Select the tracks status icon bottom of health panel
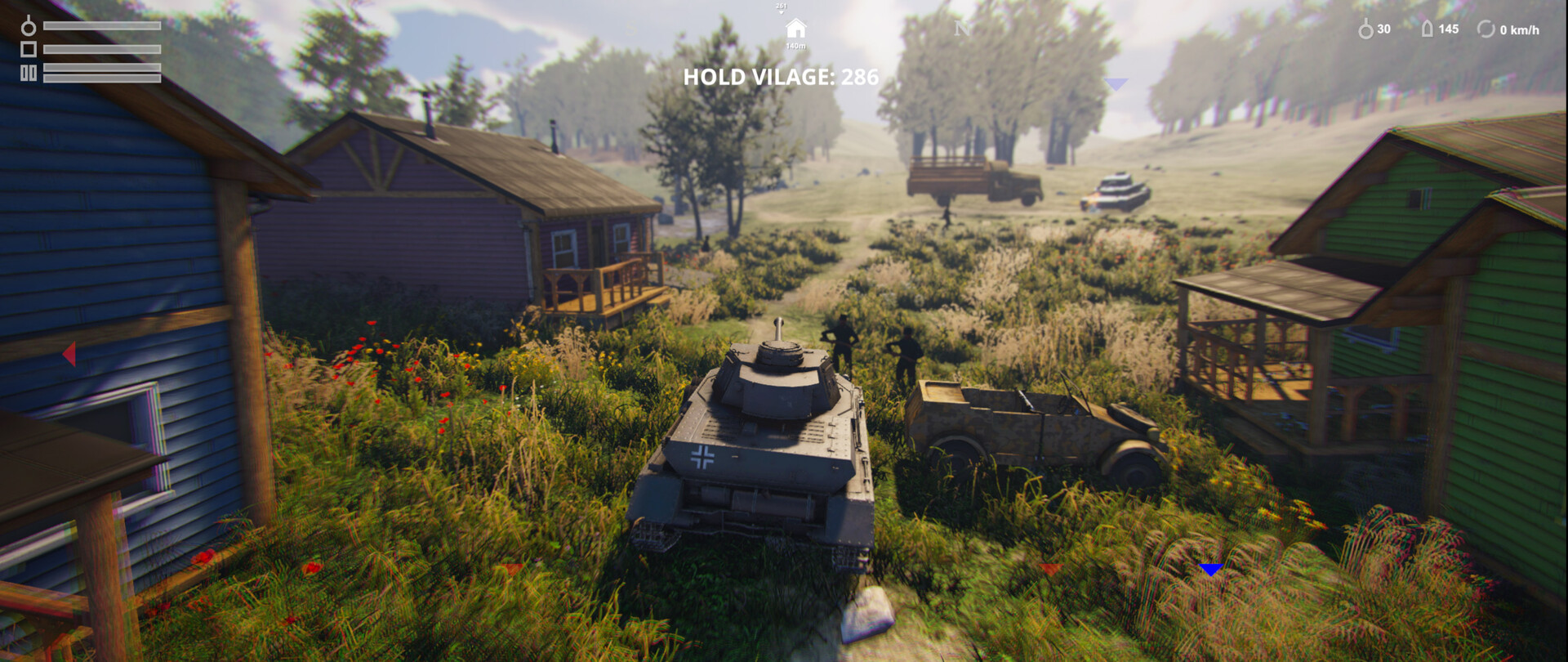 (29, 74)
